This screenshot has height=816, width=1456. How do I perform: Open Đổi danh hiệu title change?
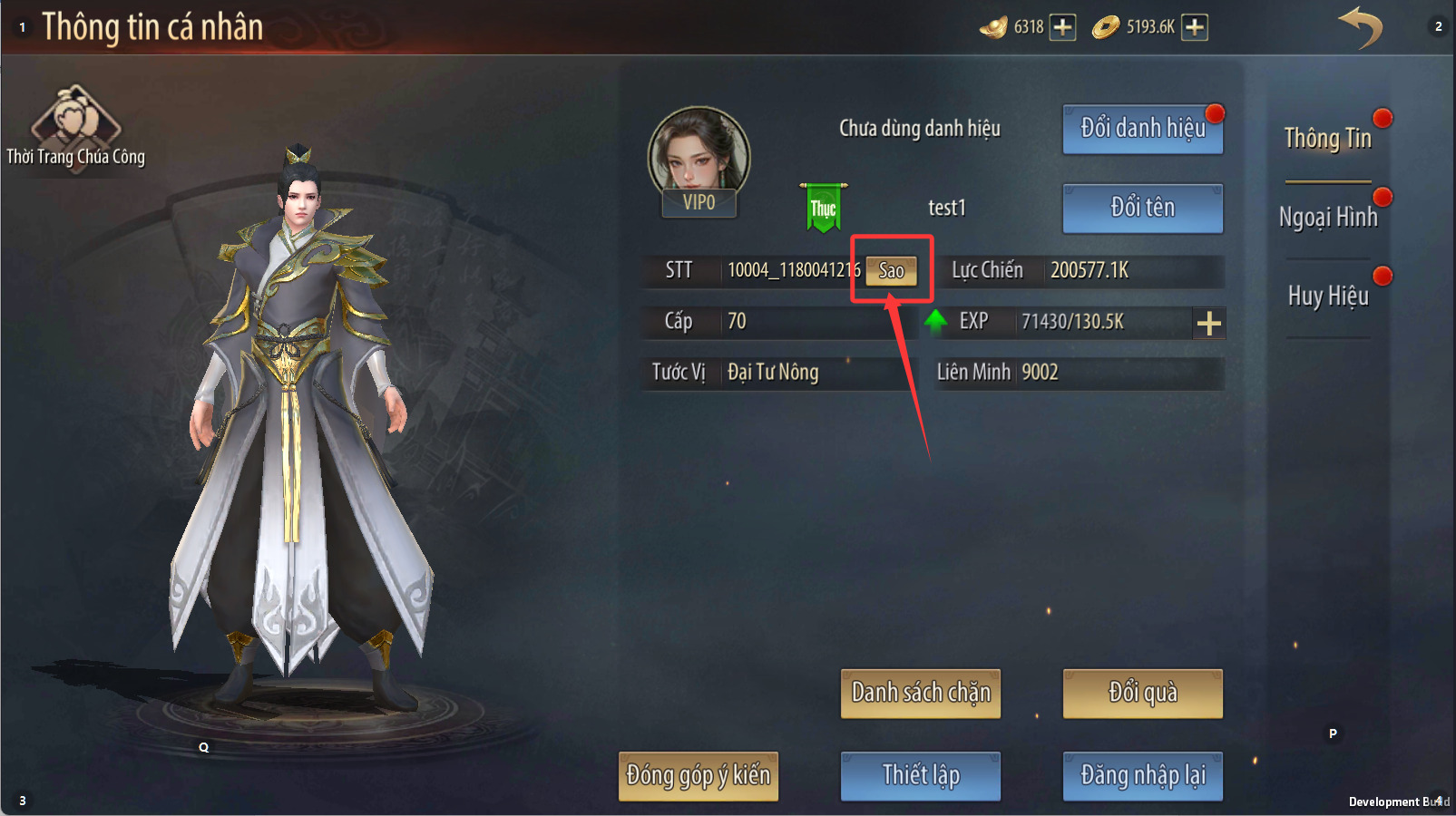tap(1142, 129)
